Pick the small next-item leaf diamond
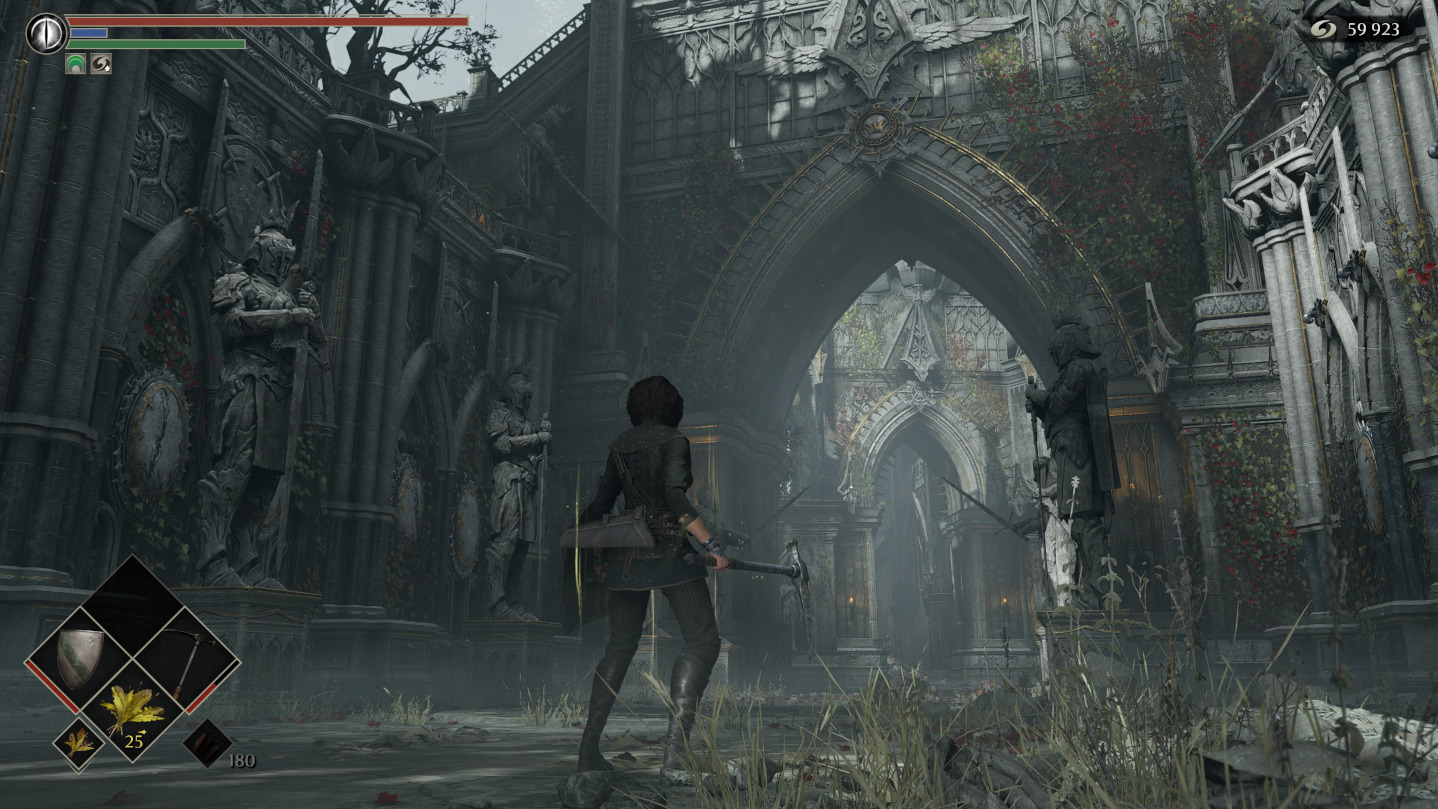The image size is (1438, 809). (79, 743)
